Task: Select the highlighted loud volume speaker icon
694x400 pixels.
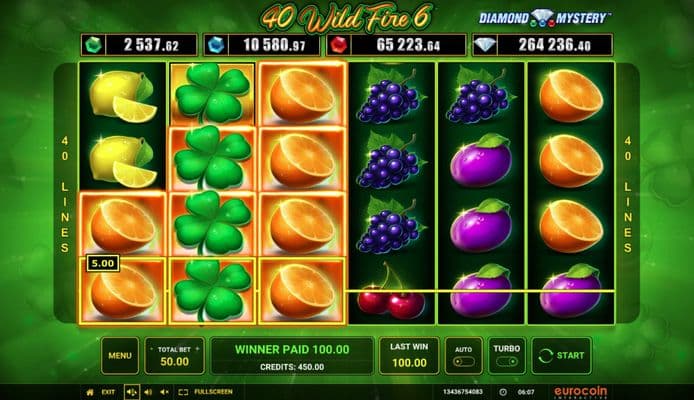Action: tap(131, 392)
